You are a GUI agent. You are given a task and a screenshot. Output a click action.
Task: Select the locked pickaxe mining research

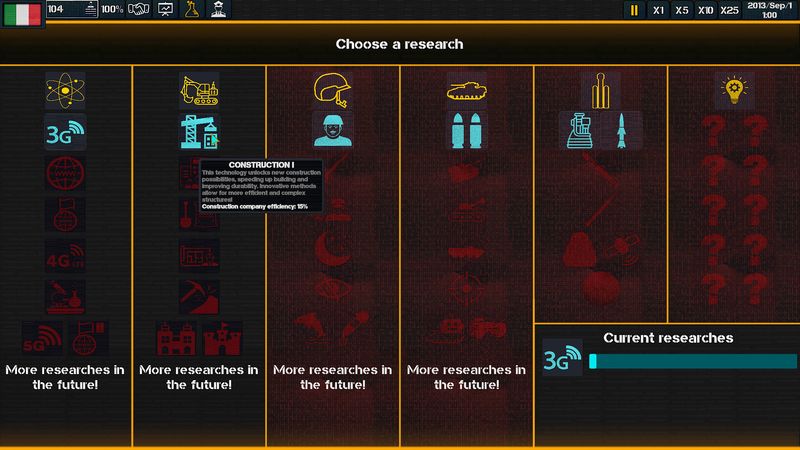(199, 296)
